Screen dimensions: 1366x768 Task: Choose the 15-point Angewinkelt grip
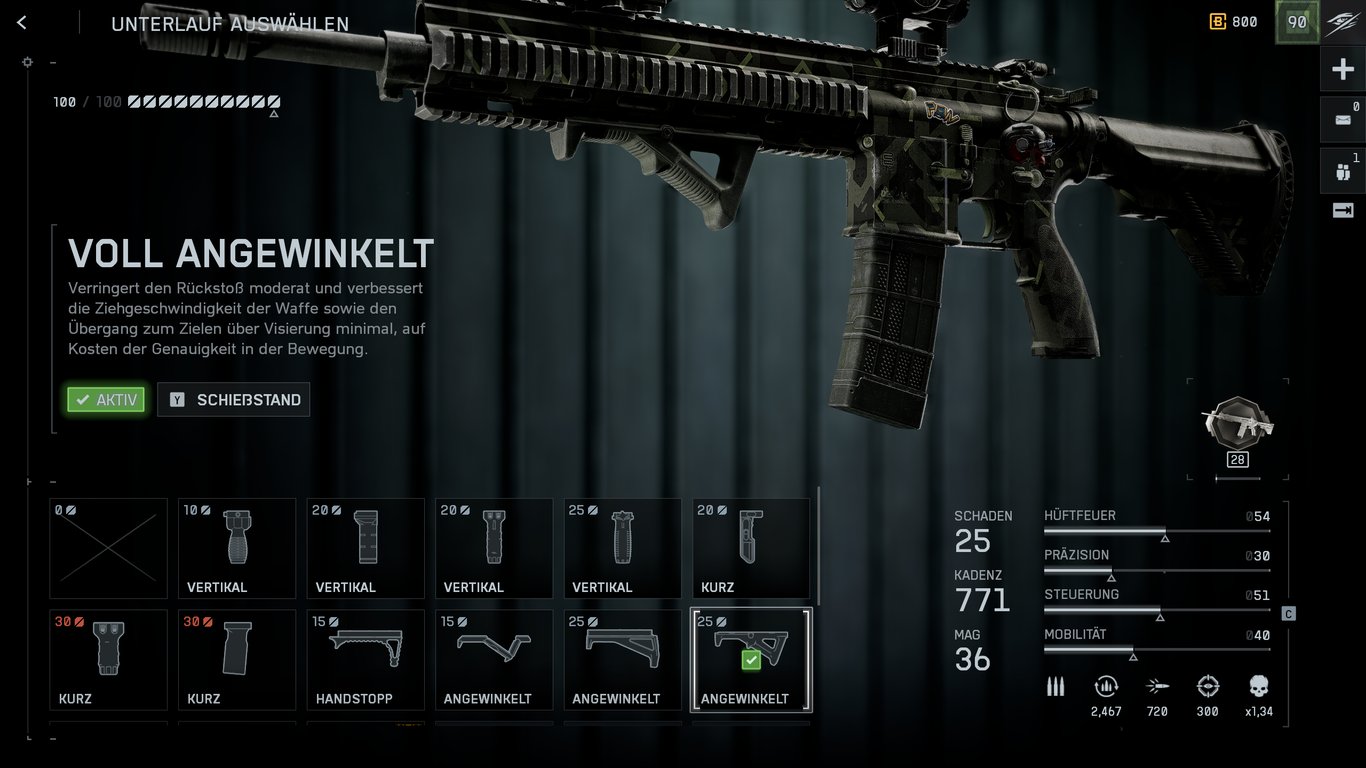click(x=494, y=659)
